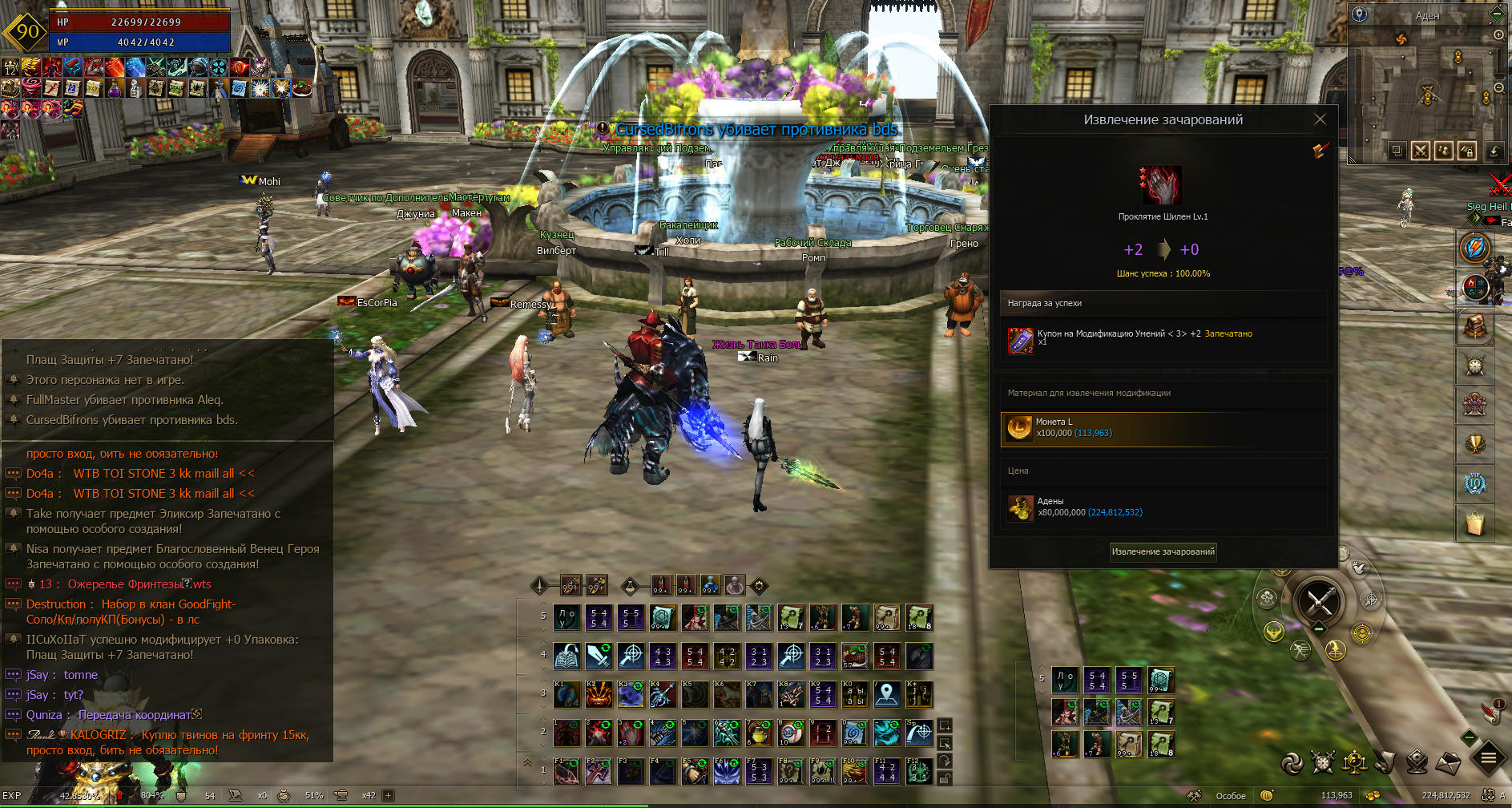The image size is (1512, 808).
Task: Click the skill modification coupon reward icon
Action: pos(1020,340)
